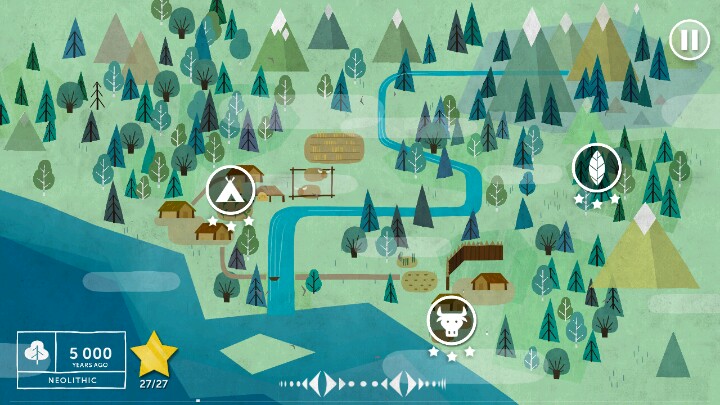
Task: Select the right diamond marker on the timeline
Action: point(405,383)
